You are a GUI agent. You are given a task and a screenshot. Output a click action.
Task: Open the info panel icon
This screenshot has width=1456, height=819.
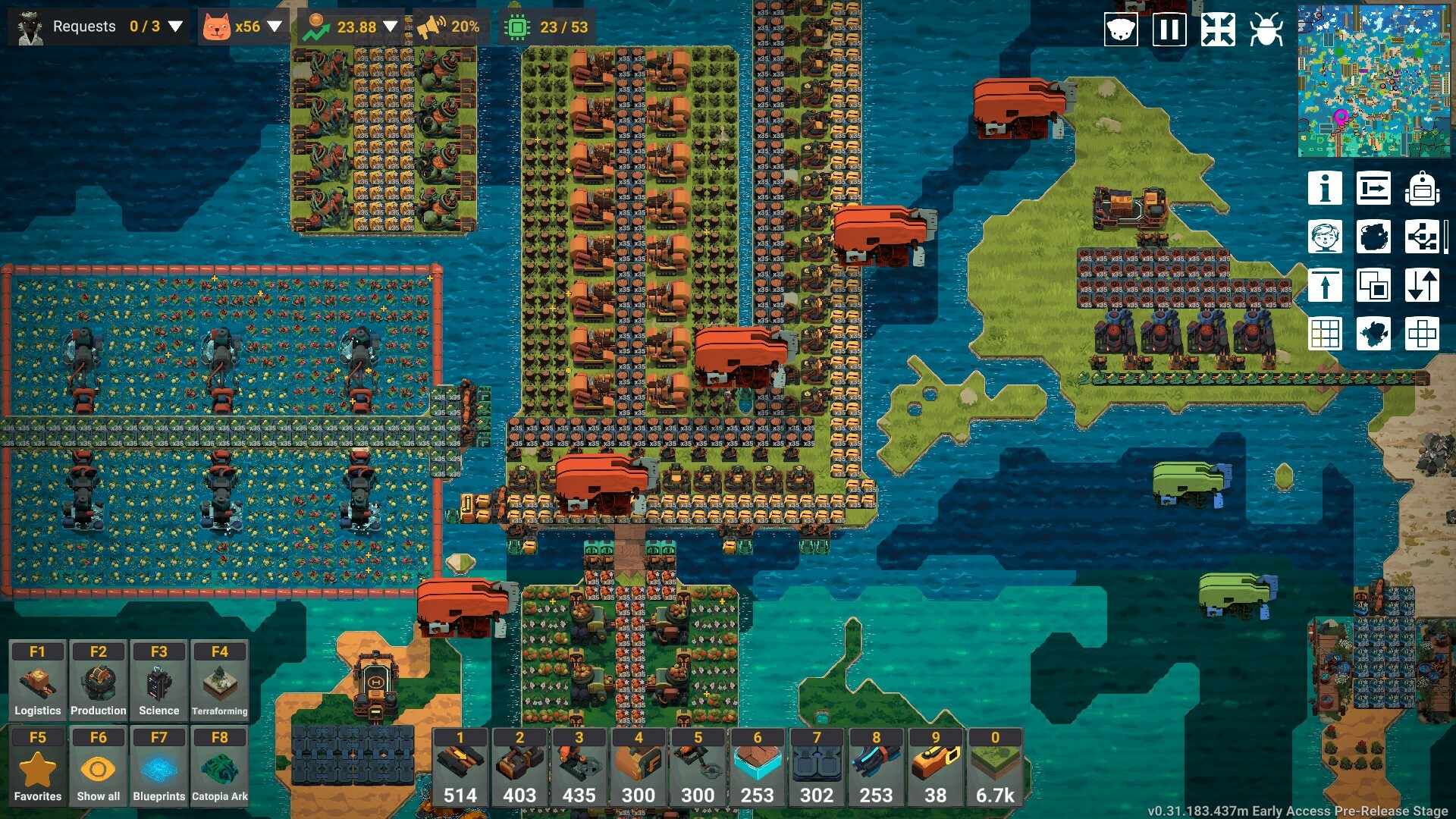pos(1325,188)
